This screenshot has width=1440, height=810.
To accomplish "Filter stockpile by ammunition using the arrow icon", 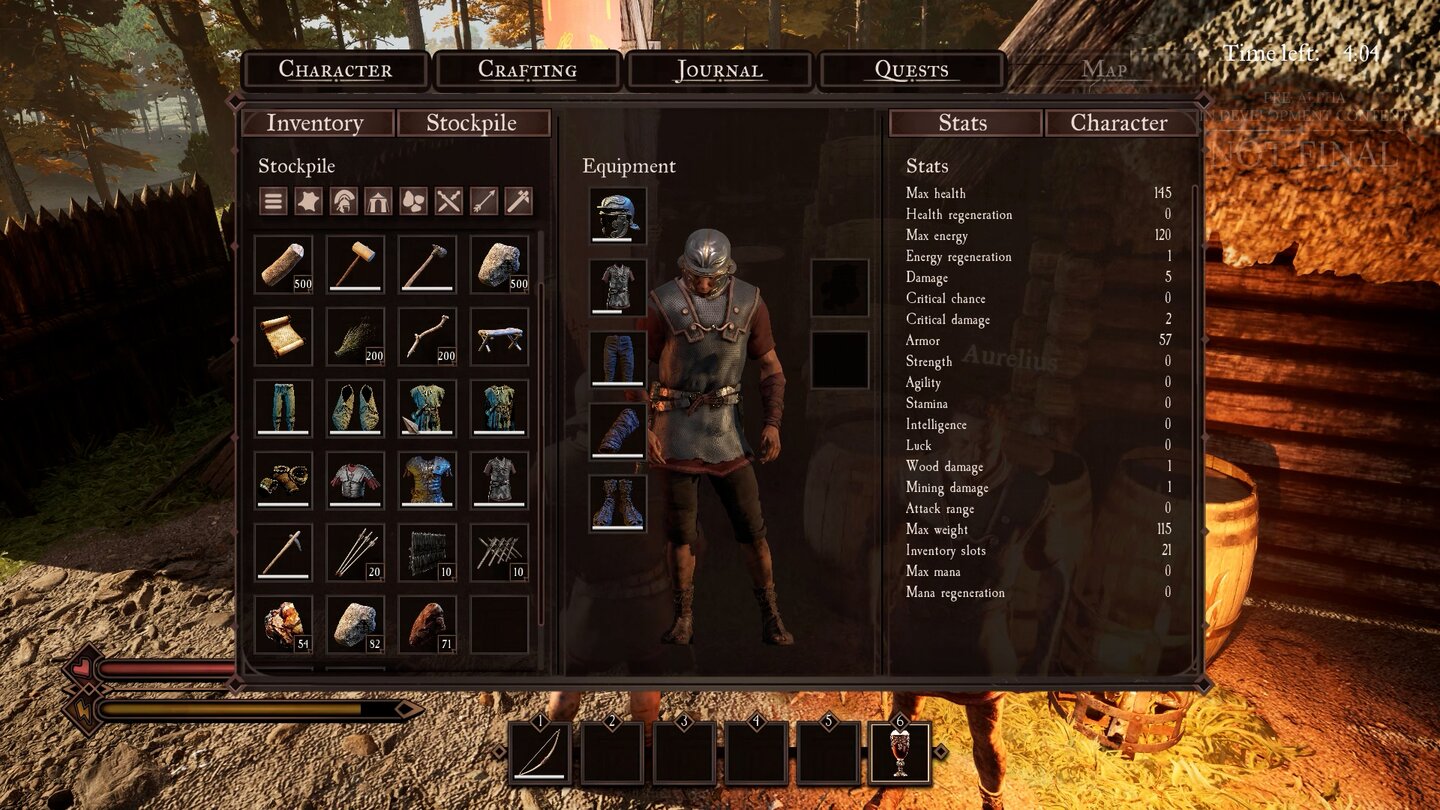I will (483, 201).
